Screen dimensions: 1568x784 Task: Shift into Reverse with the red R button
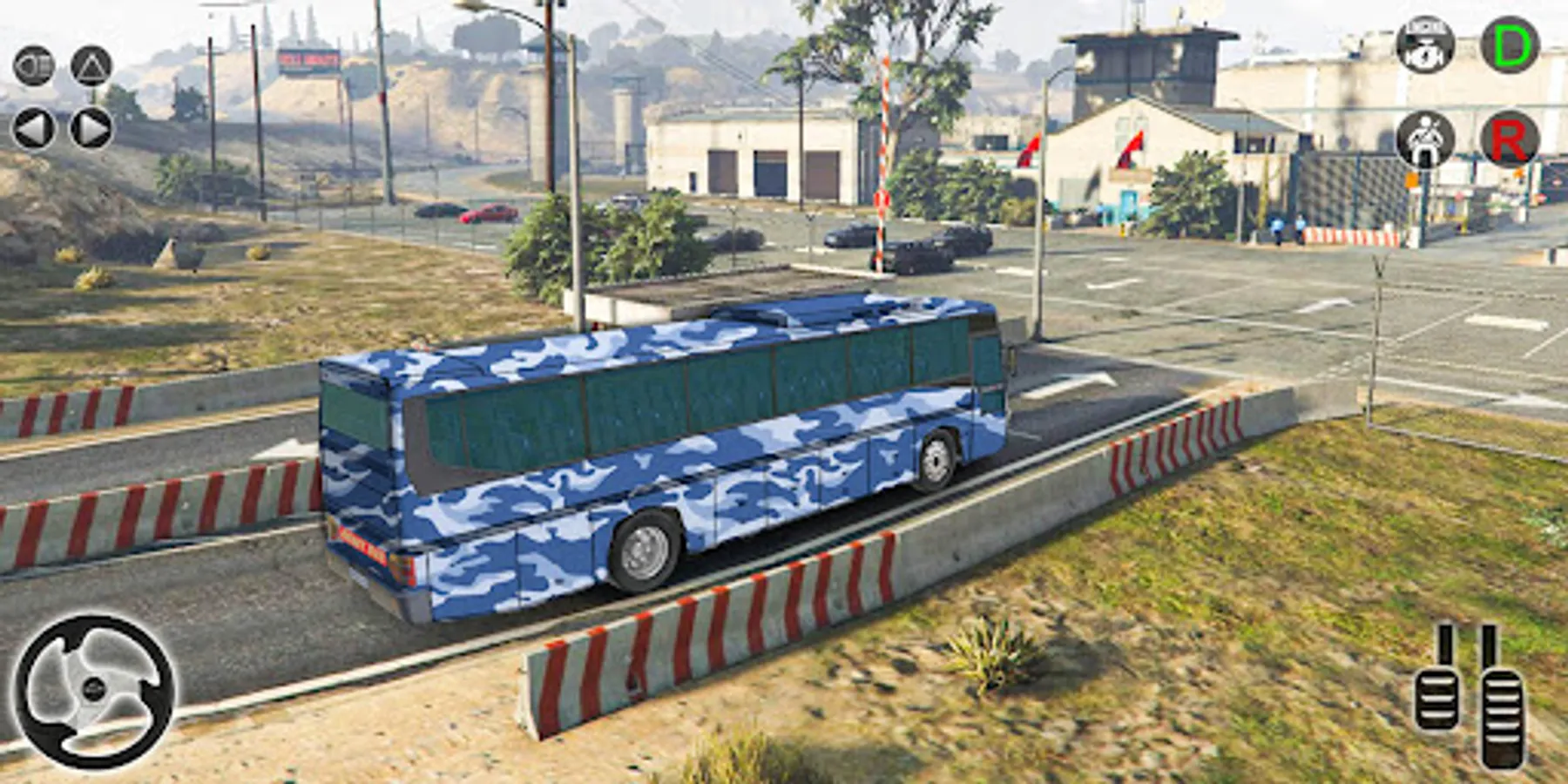(x=1512, y=138)
